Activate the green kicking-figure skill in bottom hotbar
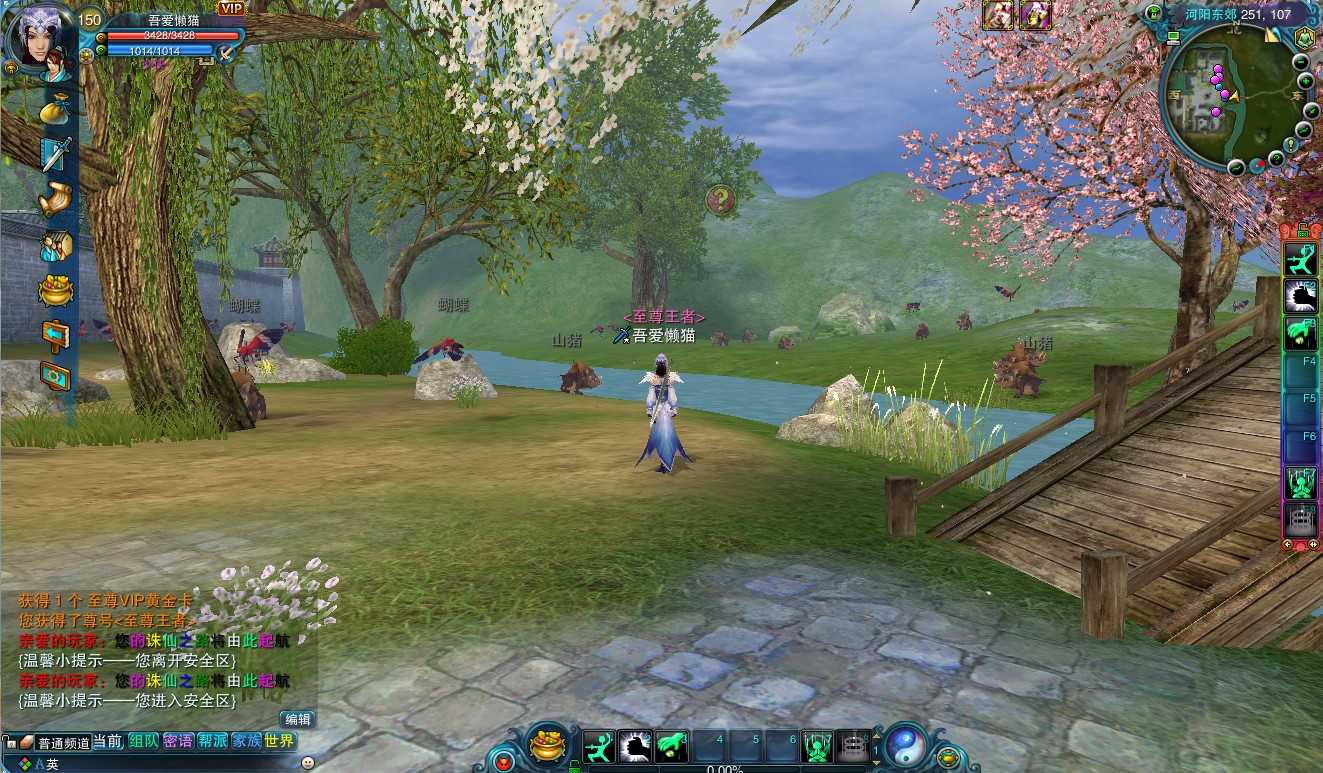The width and height of the screenshot is (1323, 773). point(599,747)
